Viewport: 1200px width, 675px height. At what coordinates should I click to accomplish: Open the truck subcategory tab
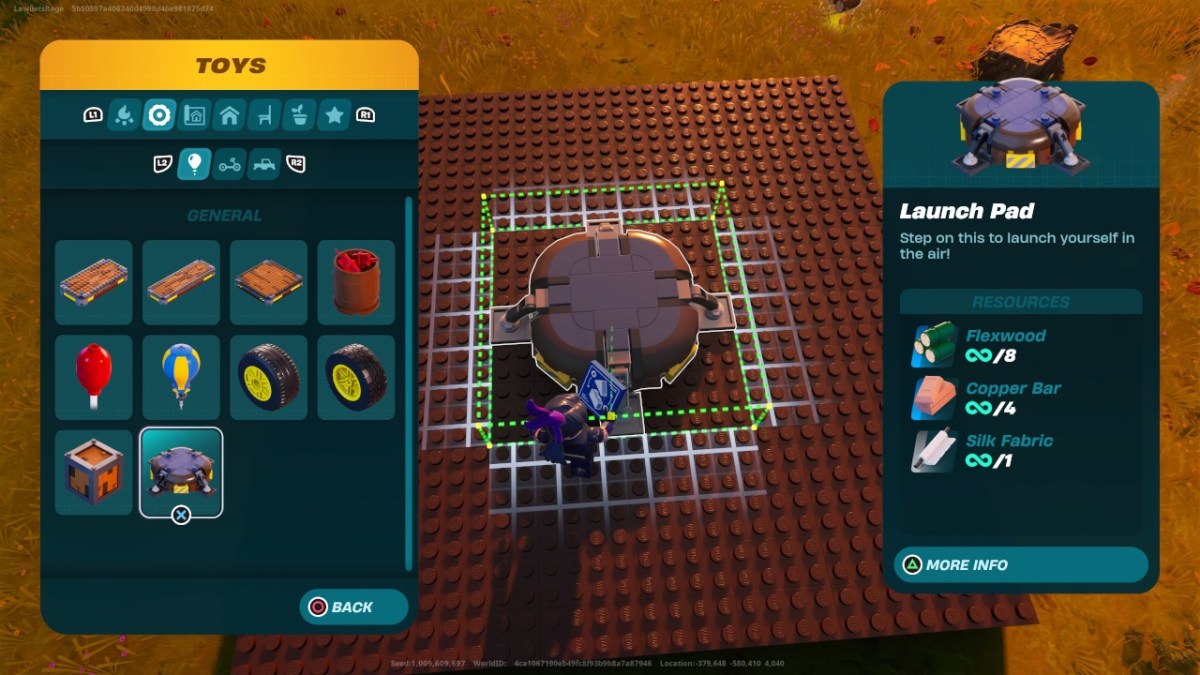point(265,163)
